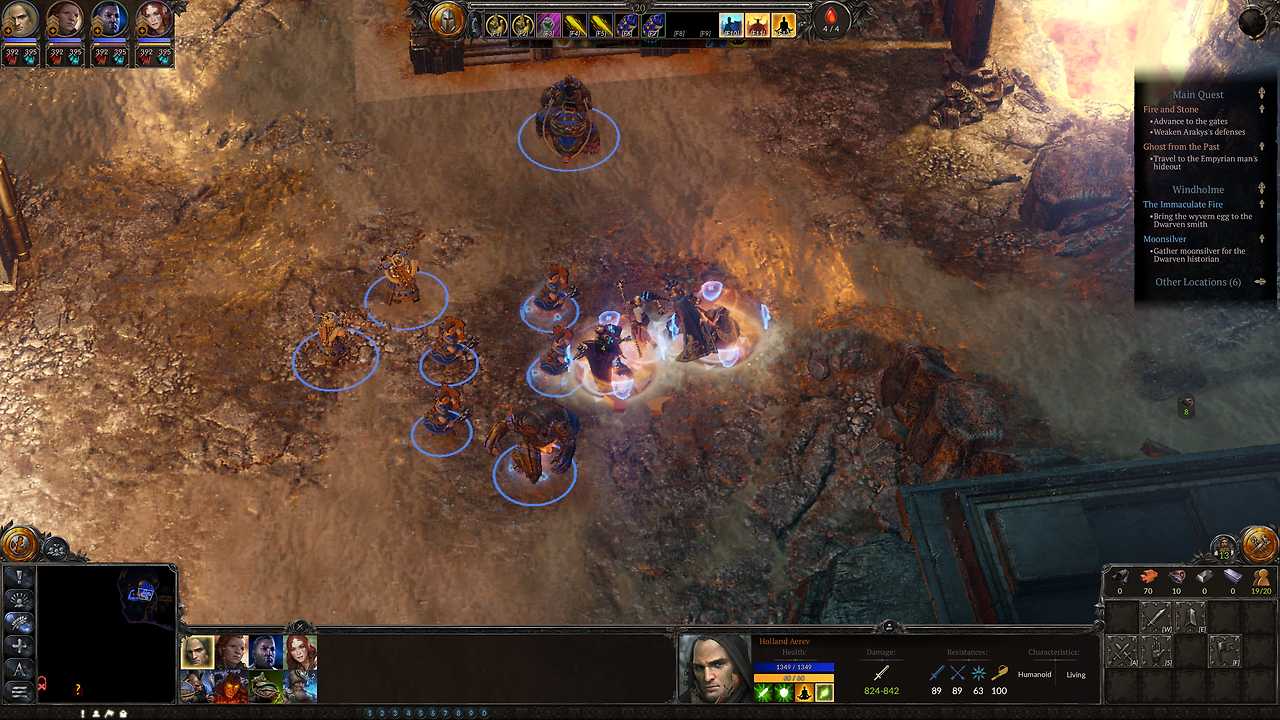The height and width of the screenshot is (720, 1280).
Task: Issue the sword attack command (W)
Action: pyautogui.click(x=1156, y=618)
